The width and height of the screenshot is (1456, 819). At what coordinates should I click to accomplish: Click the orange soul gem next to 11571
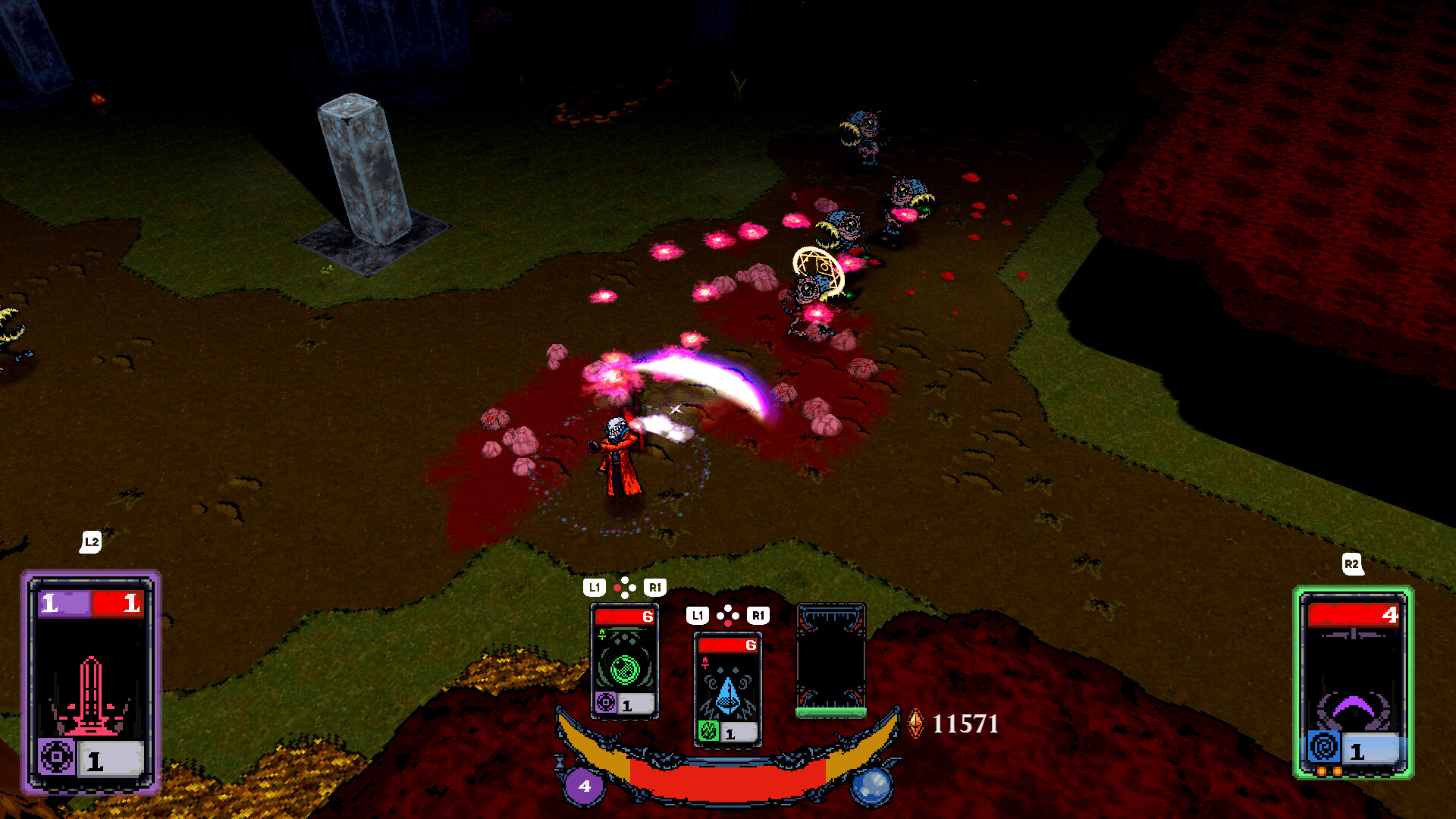tap(916, 723)
